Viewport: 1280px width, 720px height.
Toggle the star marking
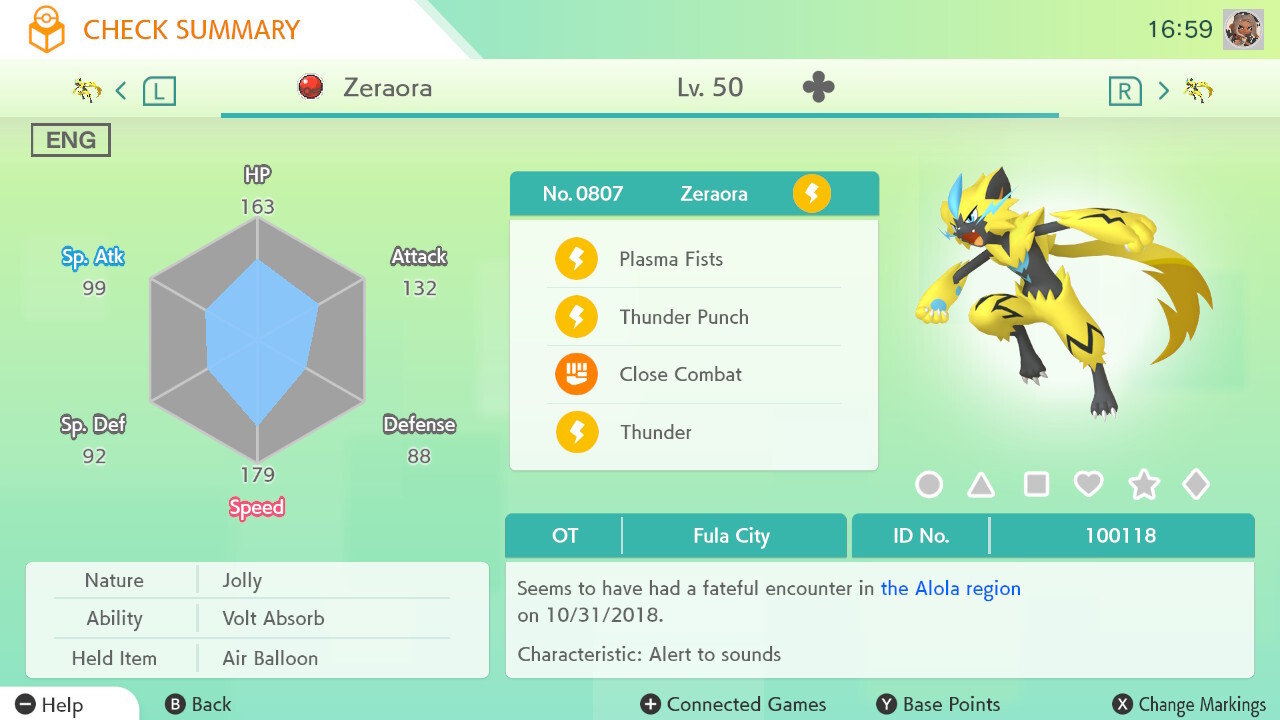tap(1143, 485)
